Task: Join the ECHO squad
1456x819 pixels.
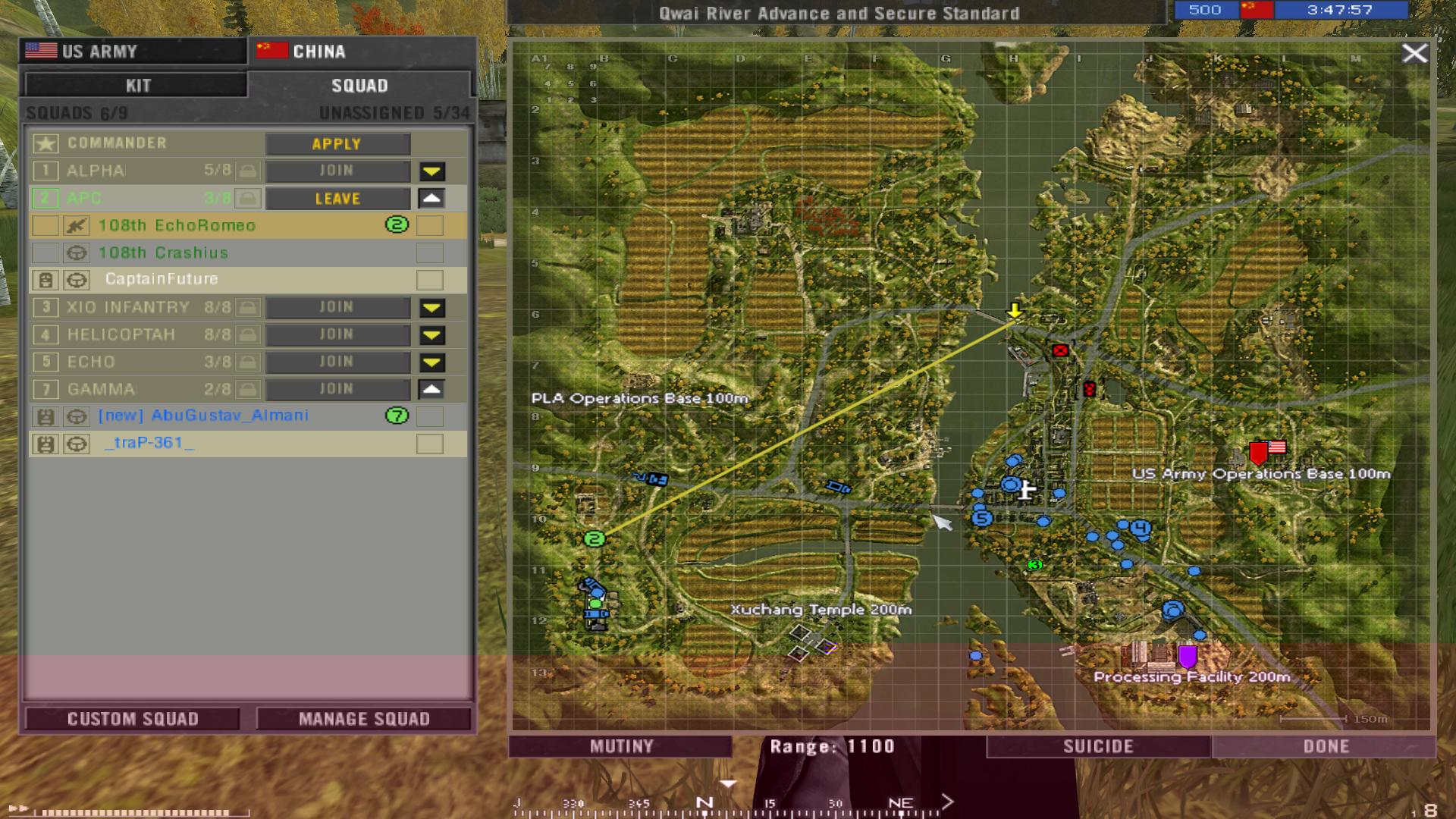Action: [x=337, y=362]
